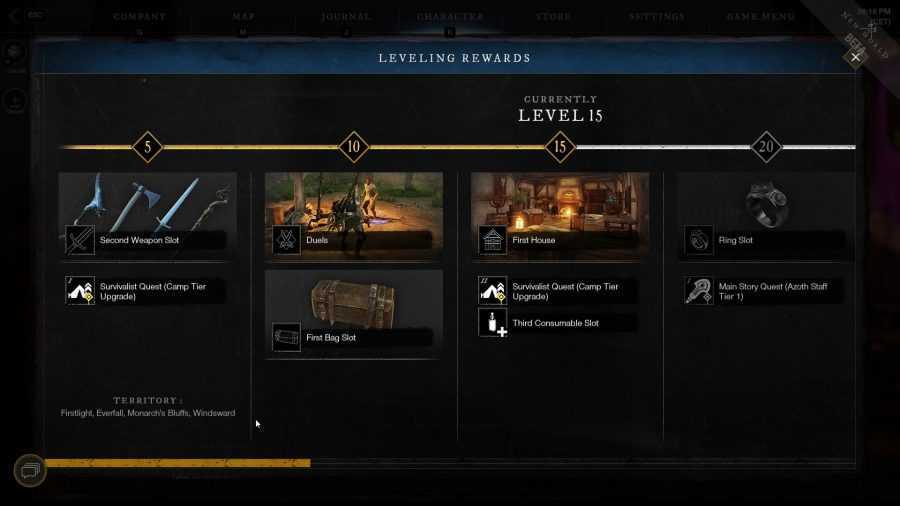The width and height of the screenshot is (900, 506).
Task: Open the chat bubble icon
Action: tap(29, 470)
